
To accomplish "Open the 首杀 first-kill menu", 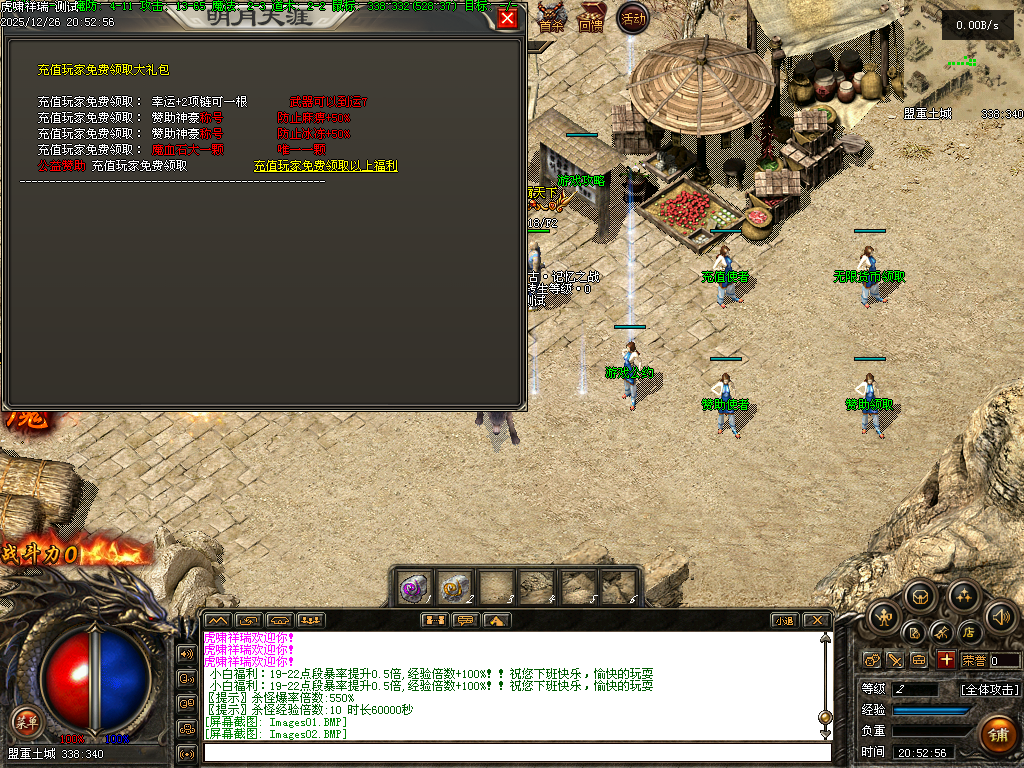I will point(551,20).
